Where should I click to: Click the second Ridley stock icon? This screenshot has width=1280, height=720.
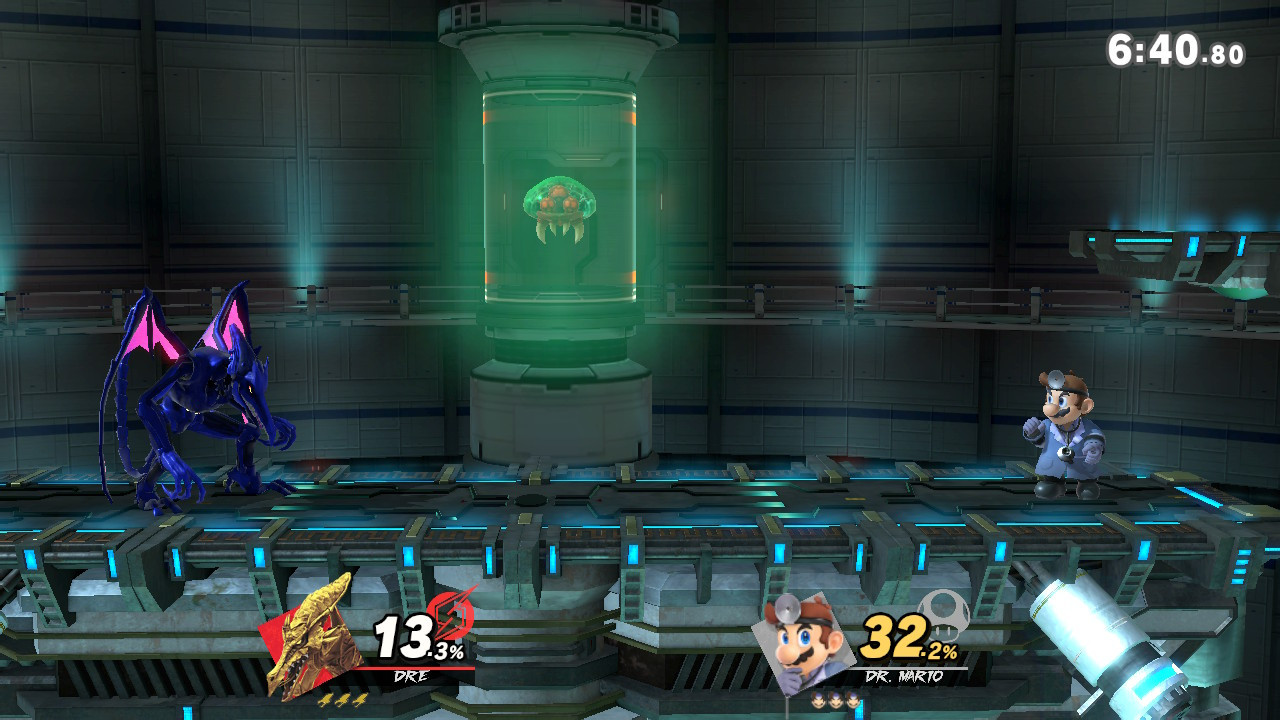342,700
